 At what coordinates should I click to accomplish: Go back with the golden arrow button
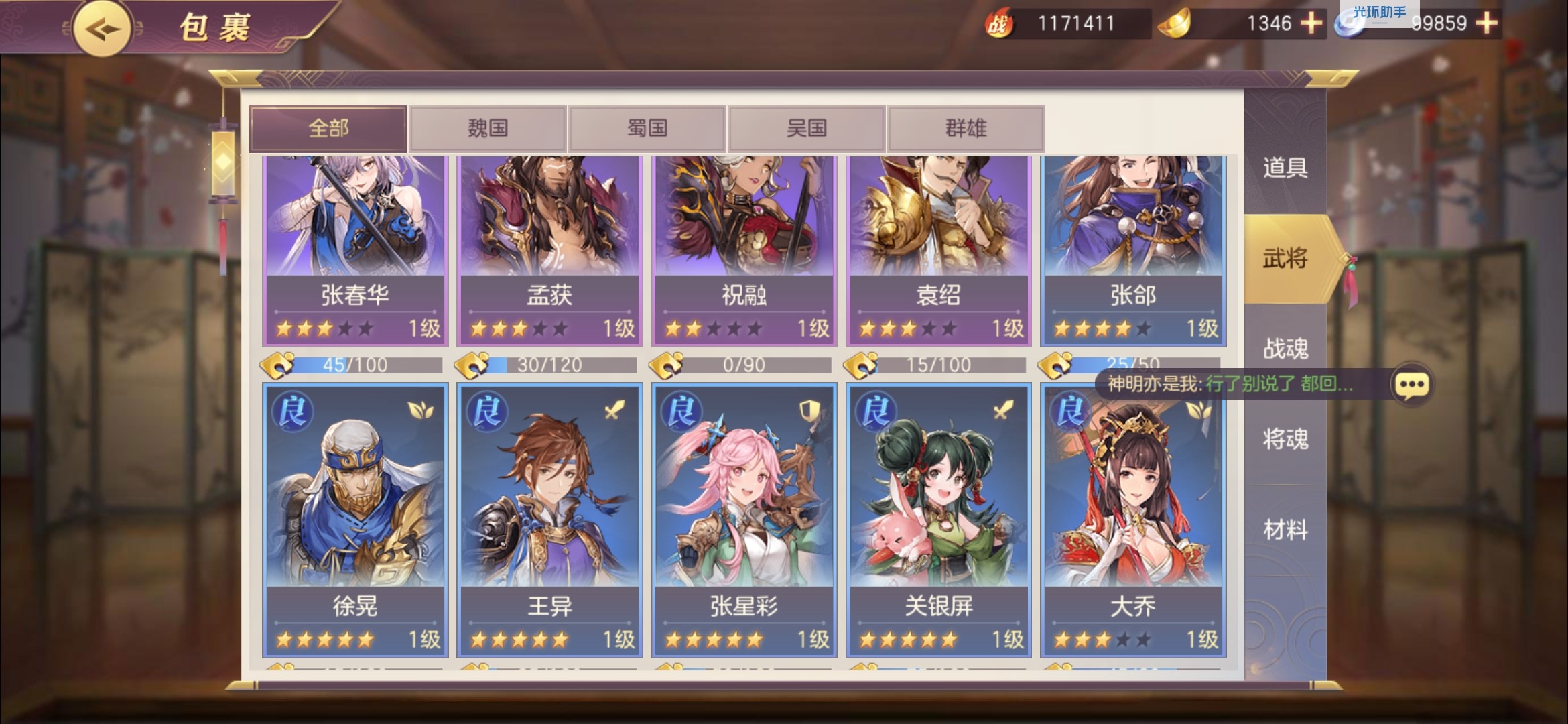[102, 29]
